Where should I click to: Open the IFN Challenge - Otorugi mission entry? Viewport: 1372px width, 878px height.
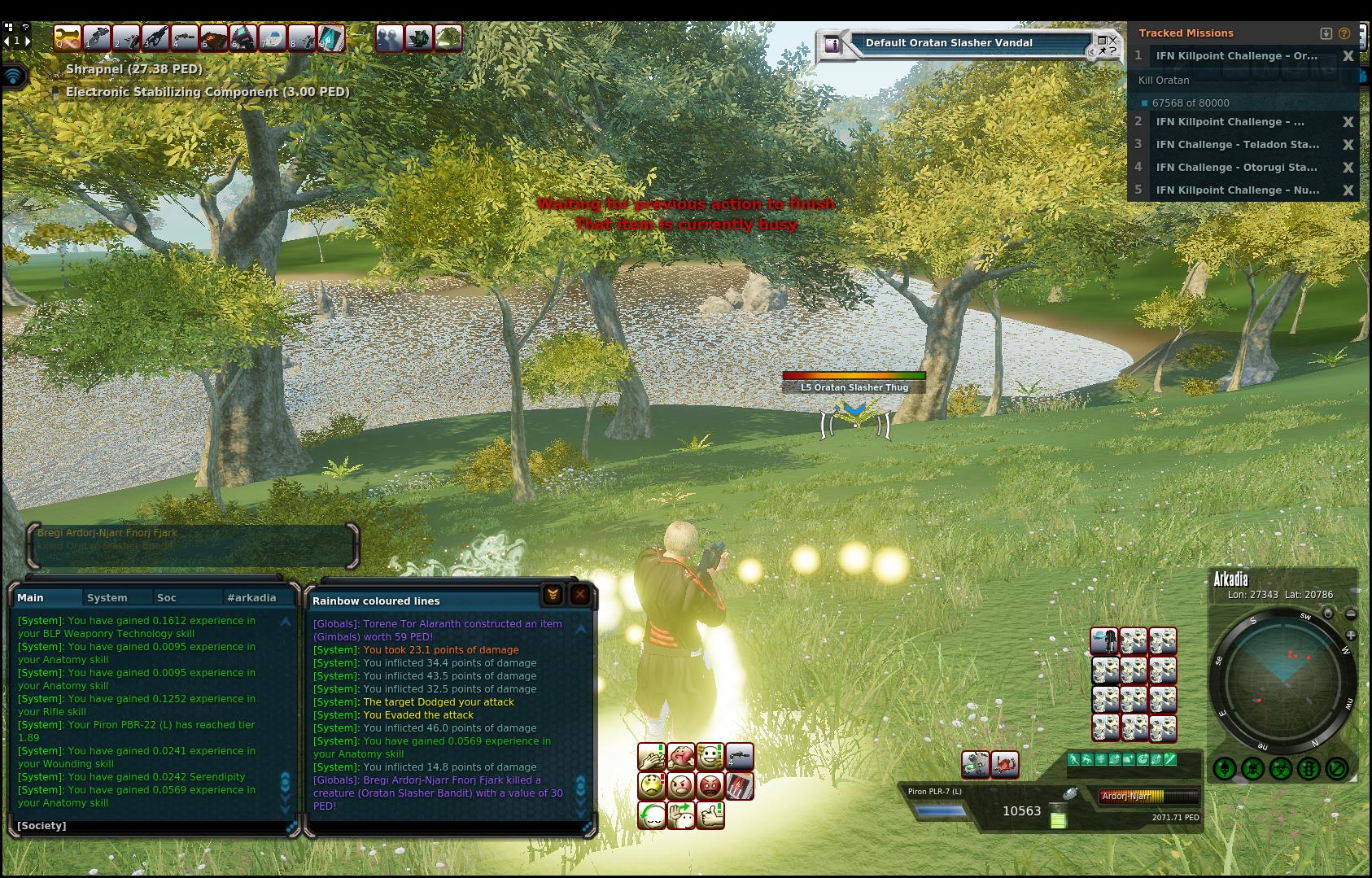pyautogui.click(x=1237, y=168)
